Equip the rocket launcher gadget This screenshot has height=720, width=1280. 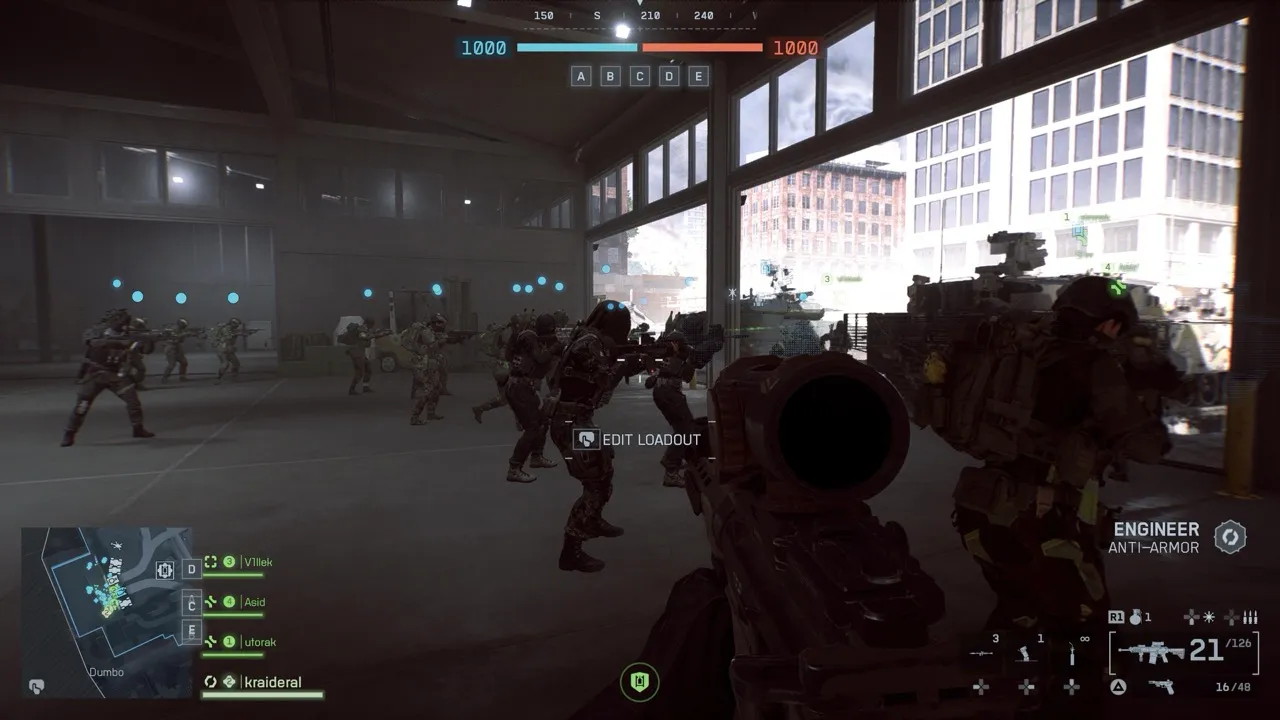[982, 653]
